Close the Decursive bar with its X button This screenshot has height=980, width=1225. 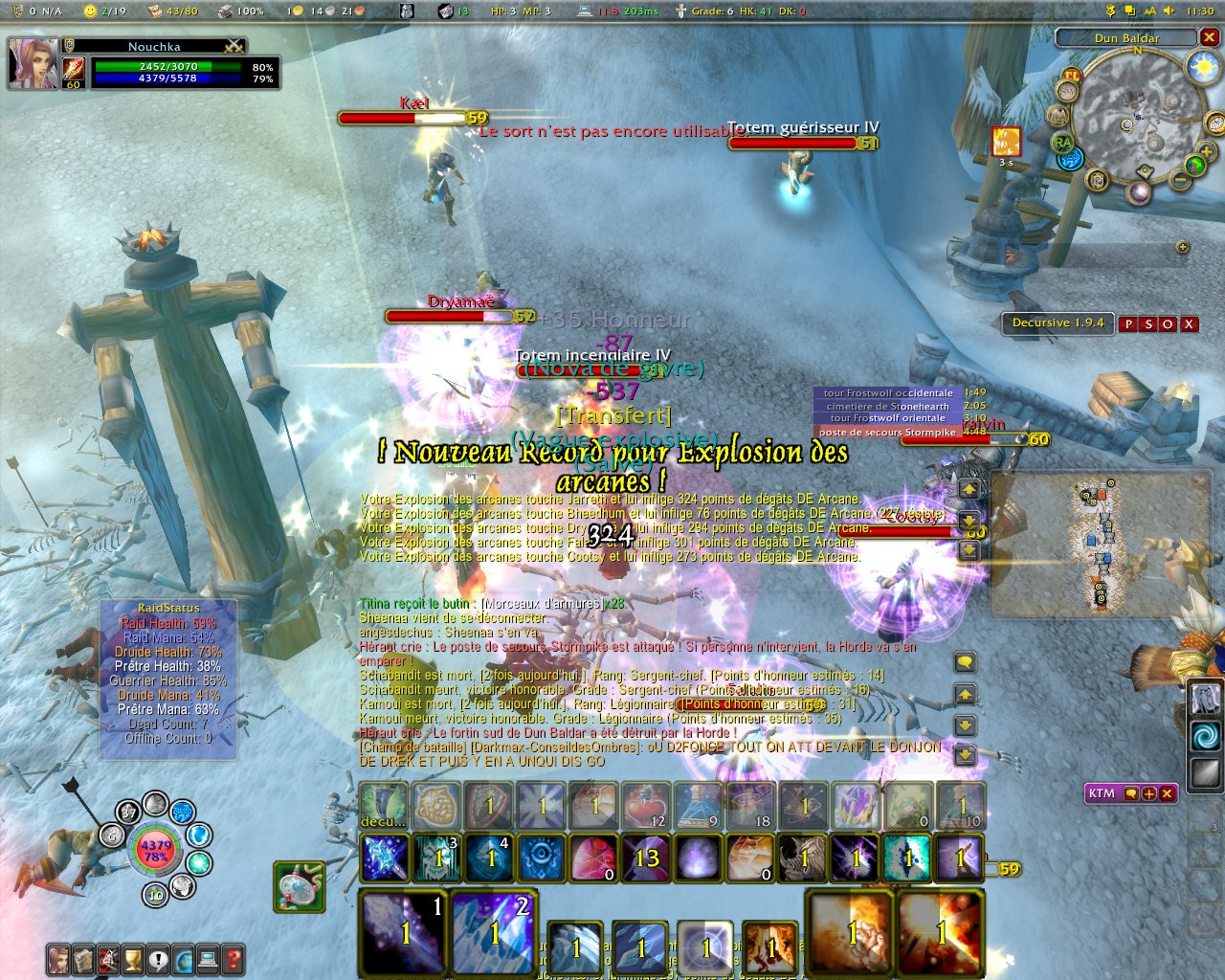(x=1189, y=323)
